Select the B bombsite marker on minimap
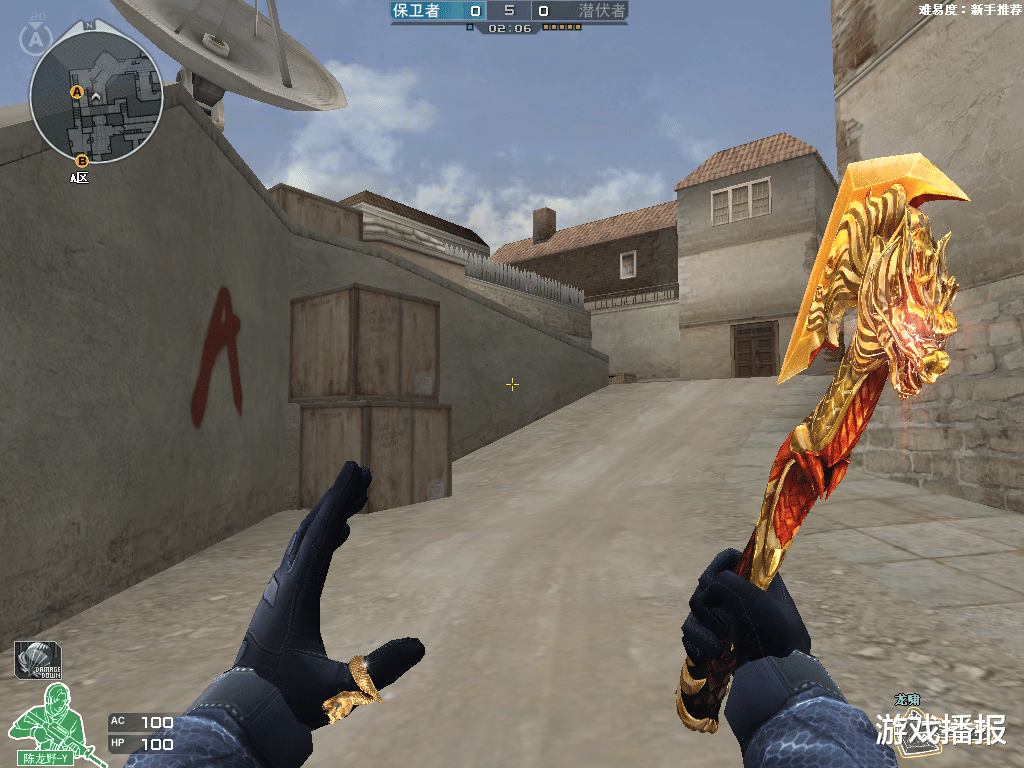 click(82, 160)
